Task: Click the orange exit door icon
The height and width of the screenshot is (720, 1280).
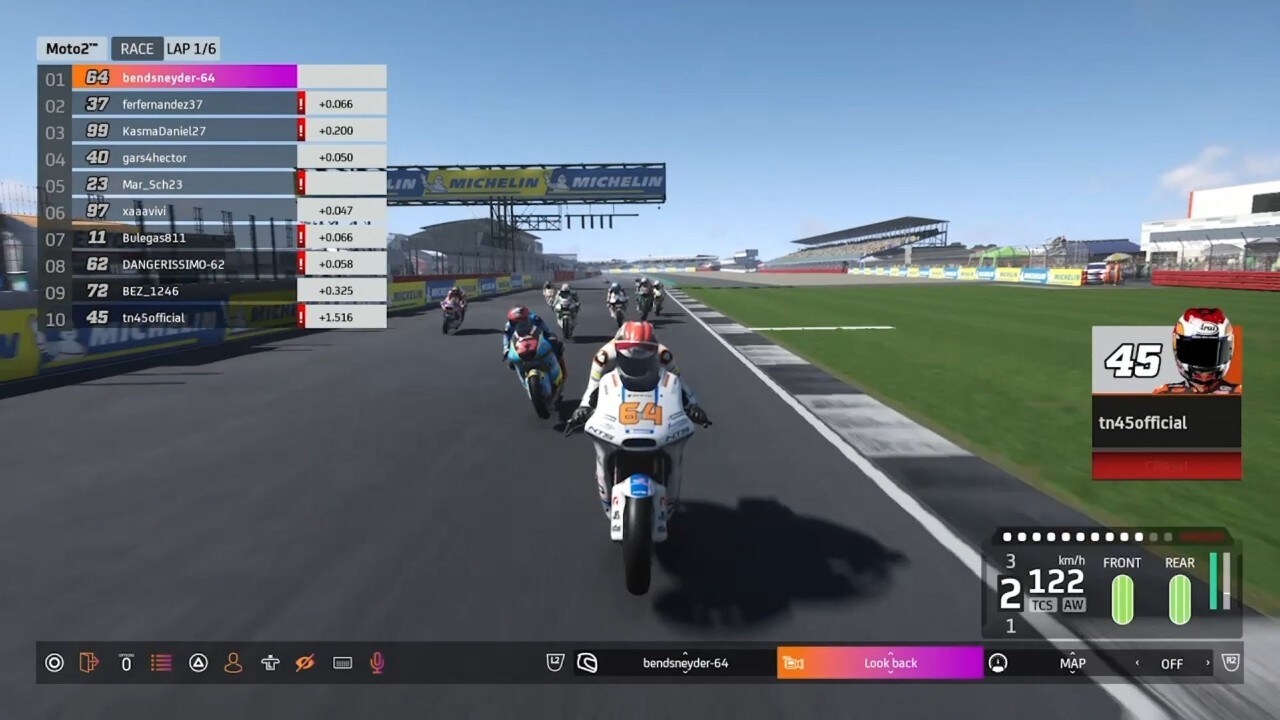Action: click(89, 663)
